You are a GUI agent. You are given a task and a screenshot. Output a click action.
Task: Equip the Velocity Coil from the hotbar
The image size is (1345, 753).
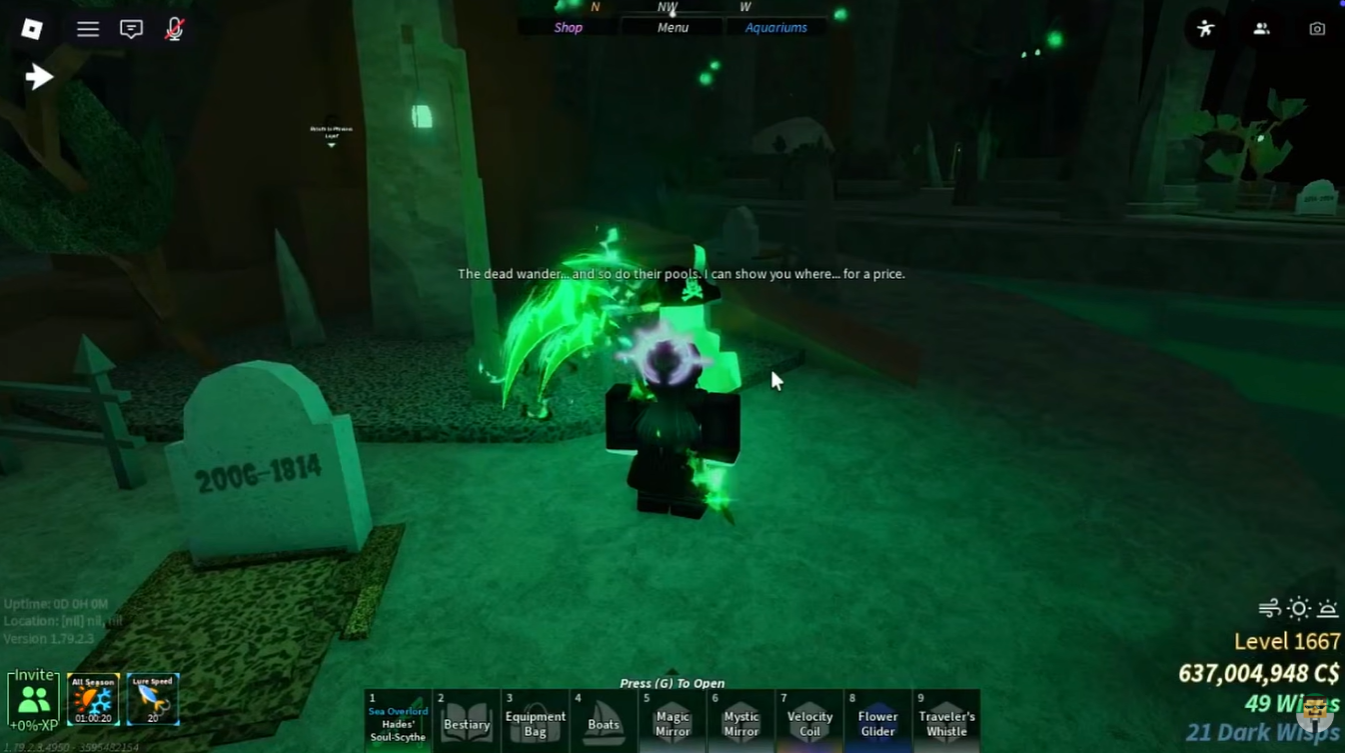[809, 720]
